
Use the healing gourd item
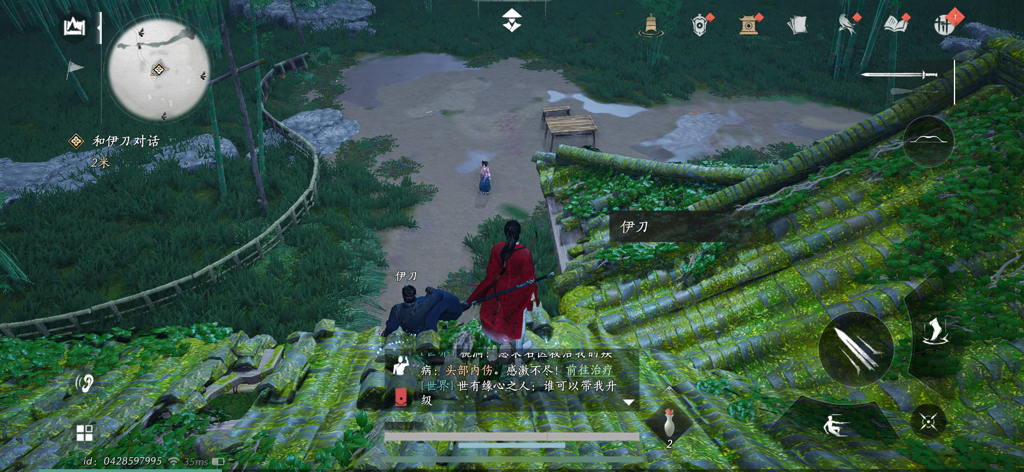click(x=669, y=423)
